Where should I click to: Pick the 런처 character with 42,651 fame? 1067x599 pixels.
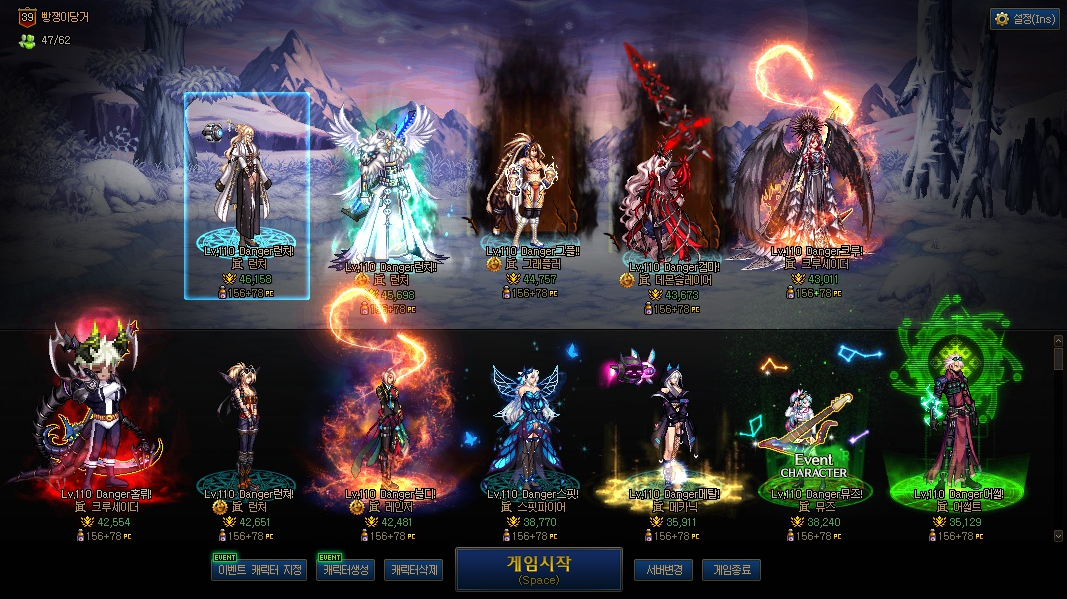244,430
